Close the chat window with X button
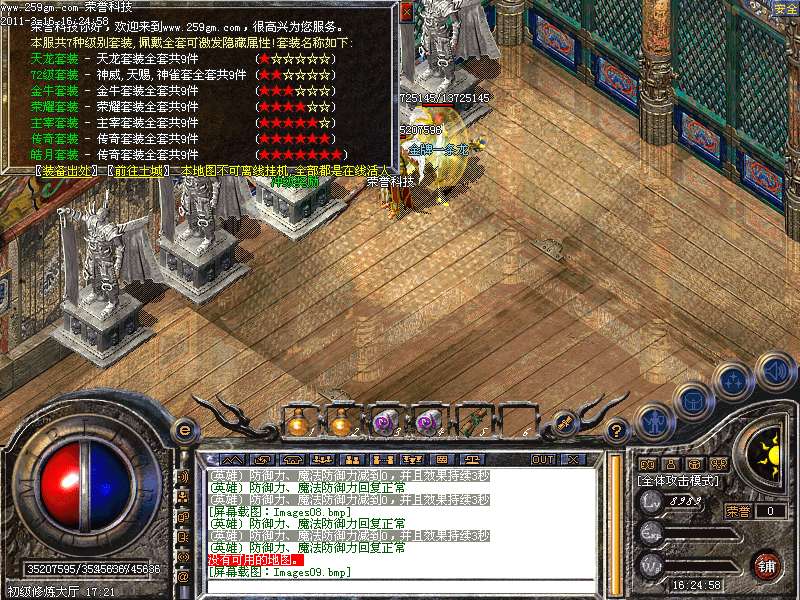This screenshot has height=600, width=800. pos(573,459)
